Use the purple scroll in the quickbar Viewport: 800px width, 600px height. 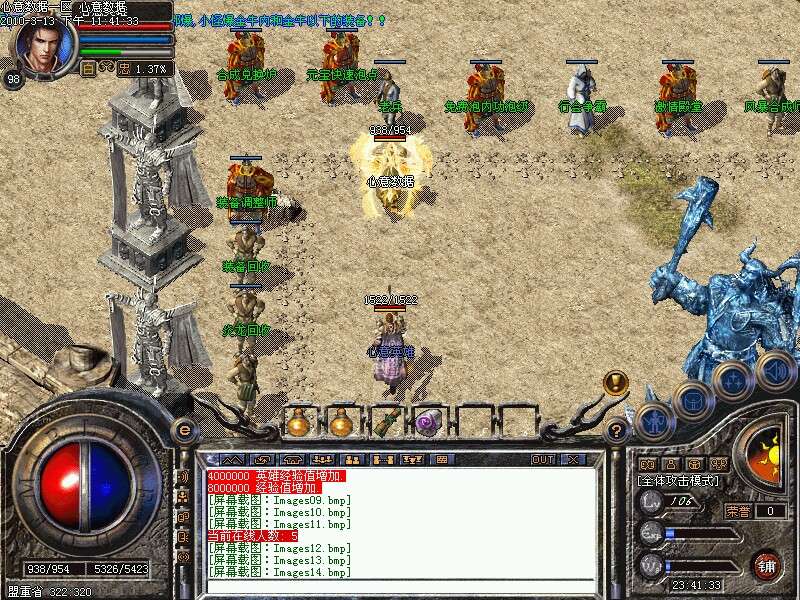tap(428, 423)
